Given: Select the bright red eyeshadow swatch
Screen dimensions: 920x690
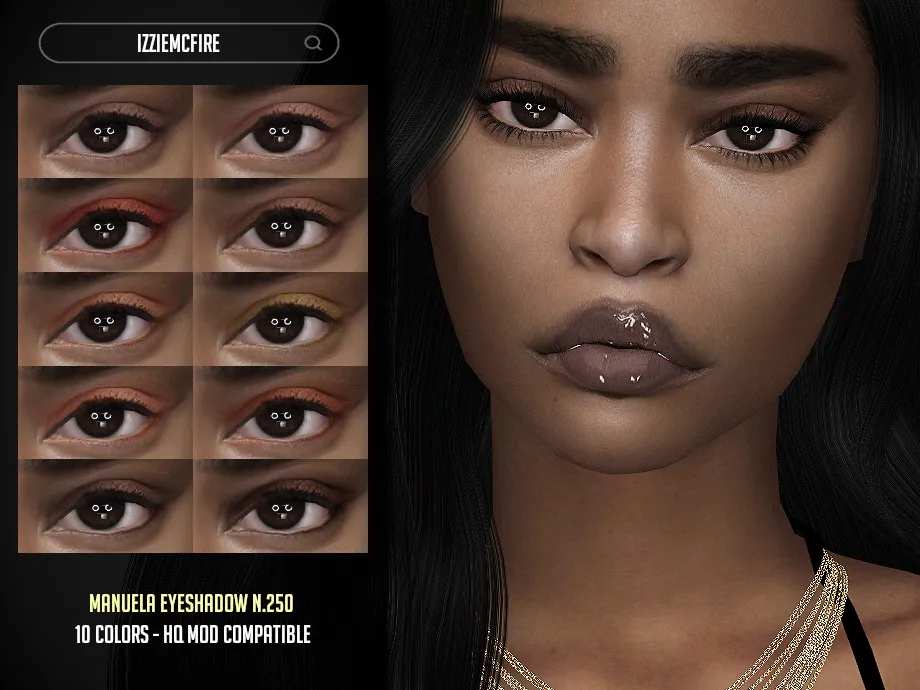Looking at the screenshot, I should 105,225.
